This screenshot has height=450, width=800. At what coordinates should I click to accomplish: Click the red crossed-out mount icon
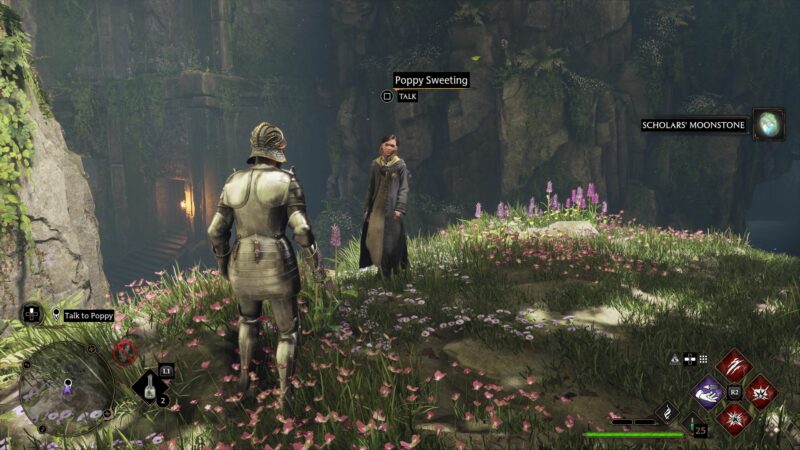(125, 351)
